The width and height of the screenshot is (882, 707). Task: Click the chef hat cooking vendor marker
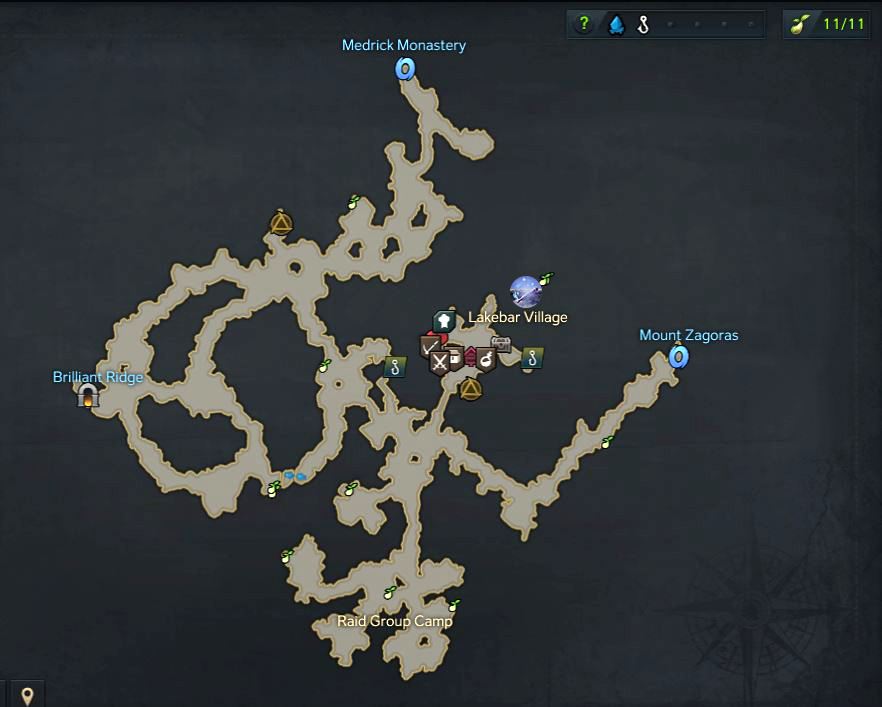coord(444,321)
